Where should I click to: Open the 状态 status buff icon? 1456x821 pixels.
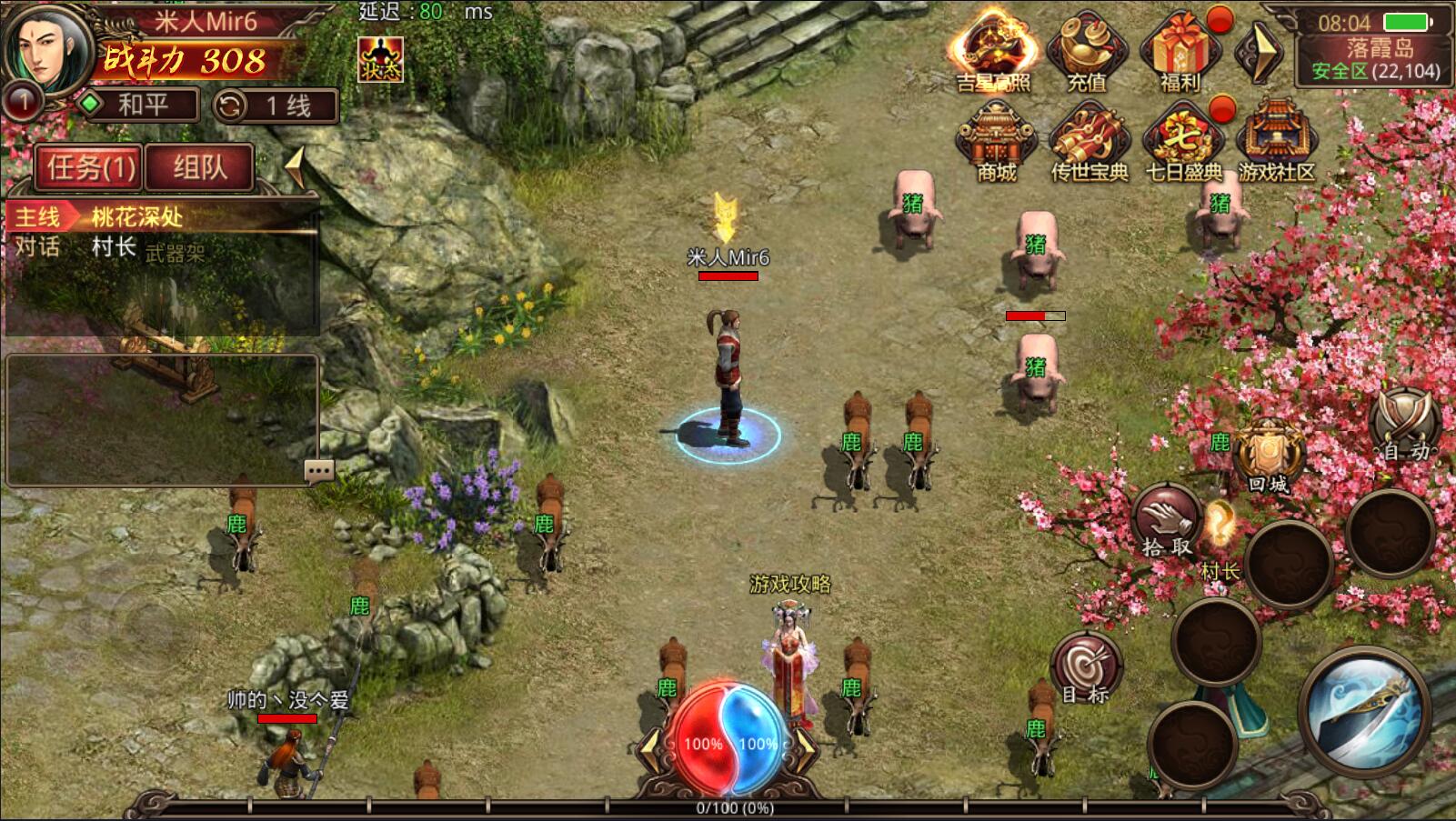click(380, 59)
